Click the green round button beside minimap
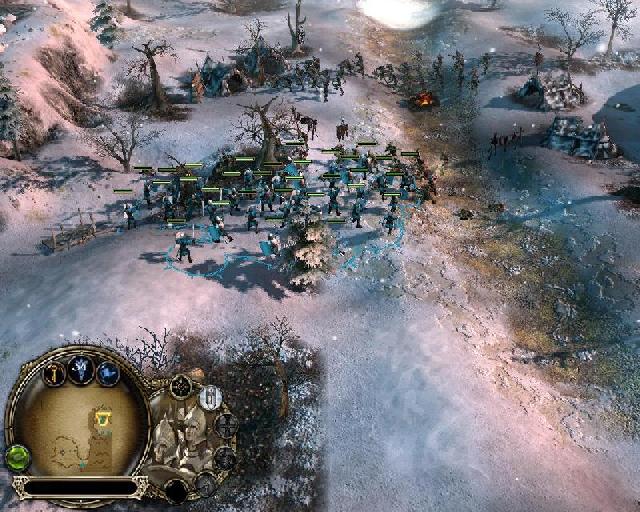This screenshot has width=640, height=512. click(x=17, y=458)
